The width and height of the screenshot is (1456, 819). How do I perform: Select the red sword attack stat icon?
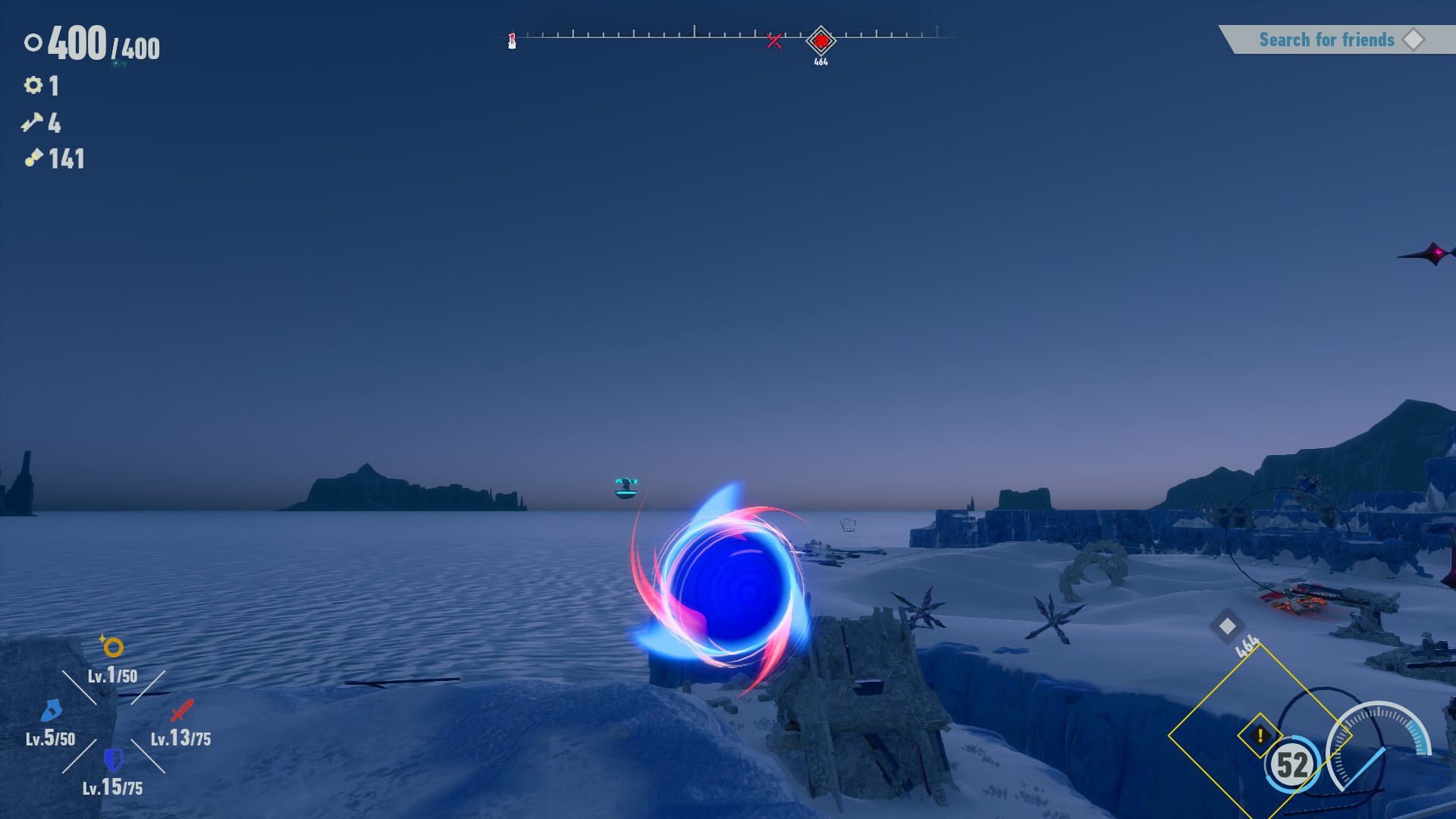click(180, 710)
